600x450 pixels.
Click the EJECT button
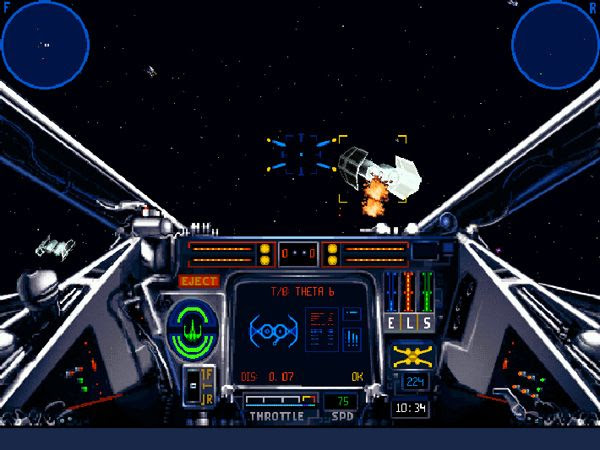[x=198, y=281]
